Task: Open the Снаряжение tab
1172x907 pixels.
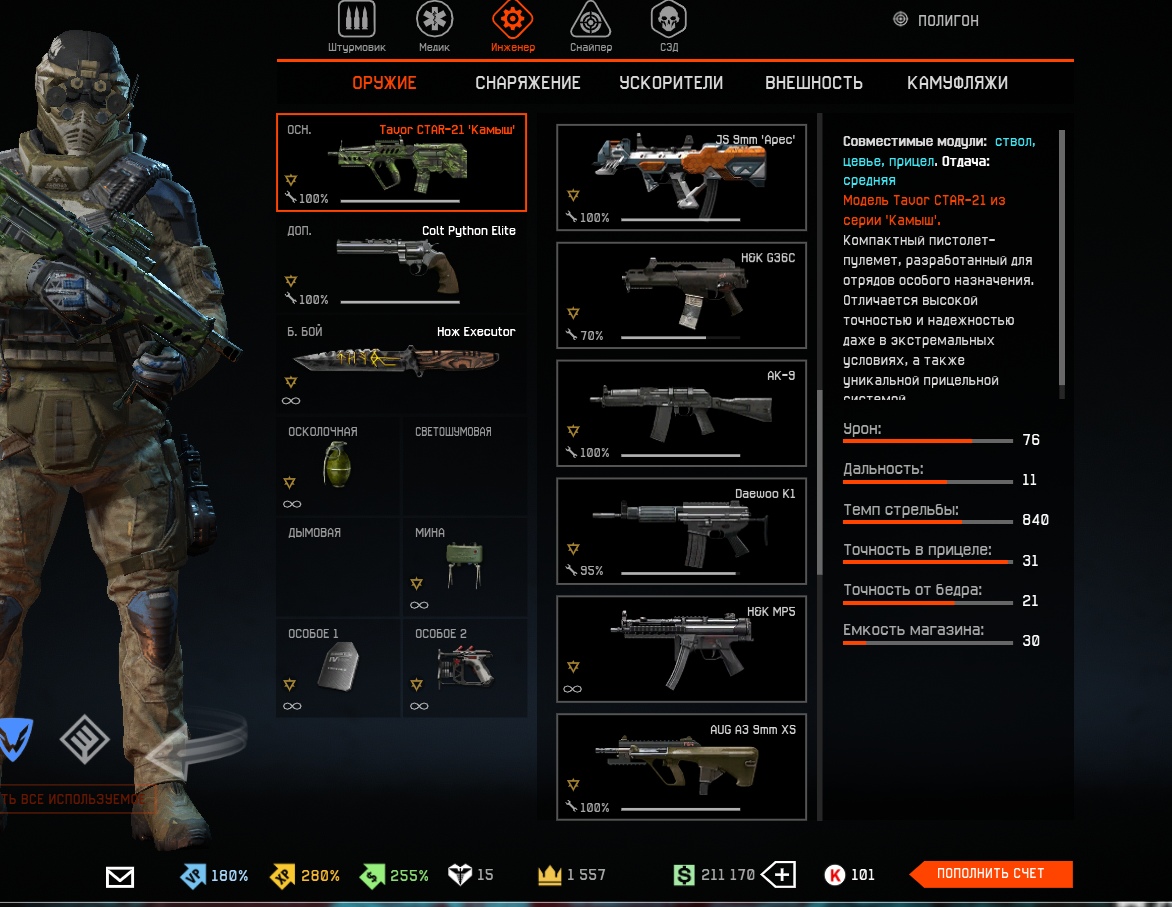Action: pyautogui.click(x=527, y=83)
